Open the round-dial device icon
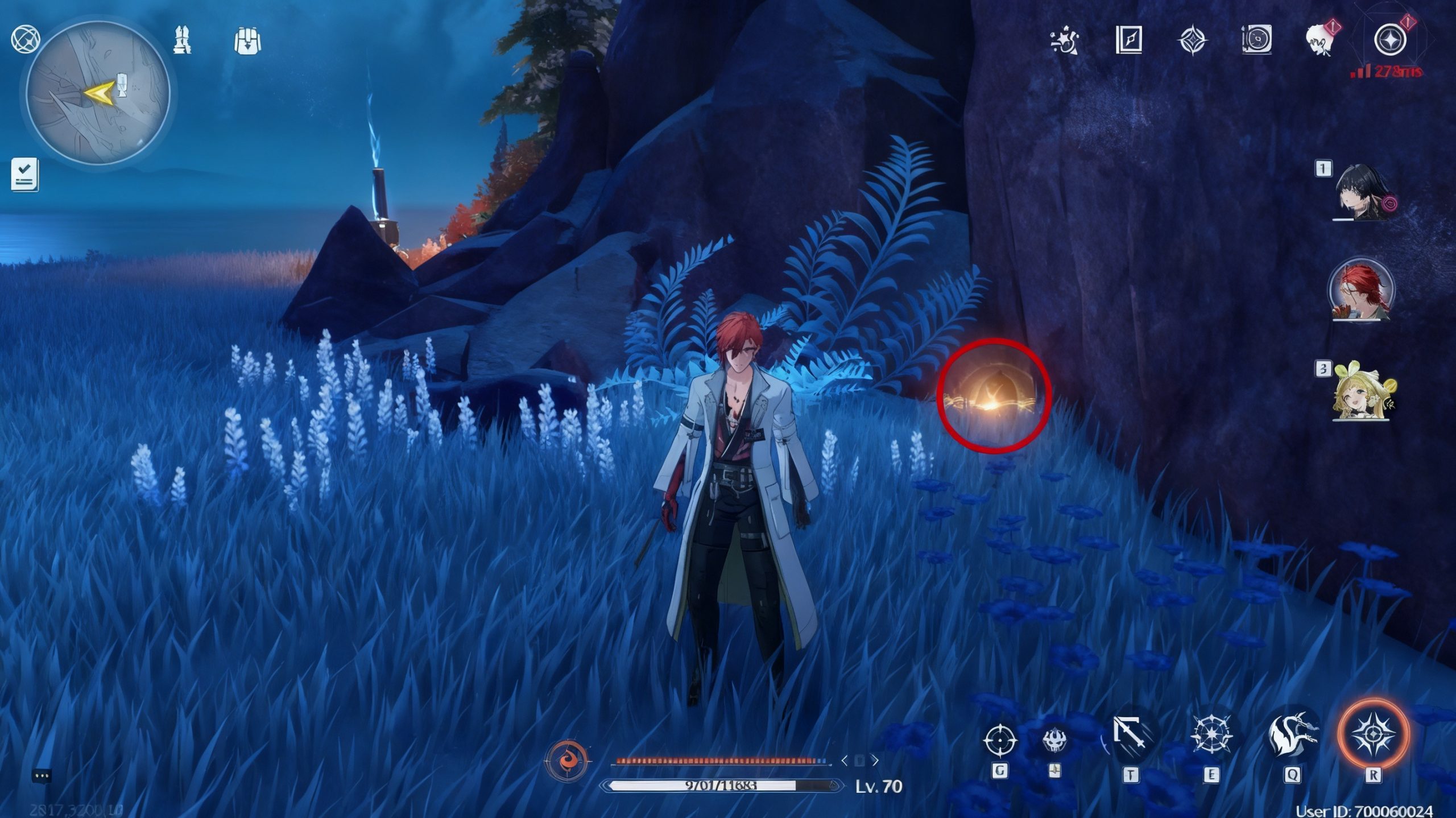This screenshot has height=818, width=1456. tap(1256, 40)
